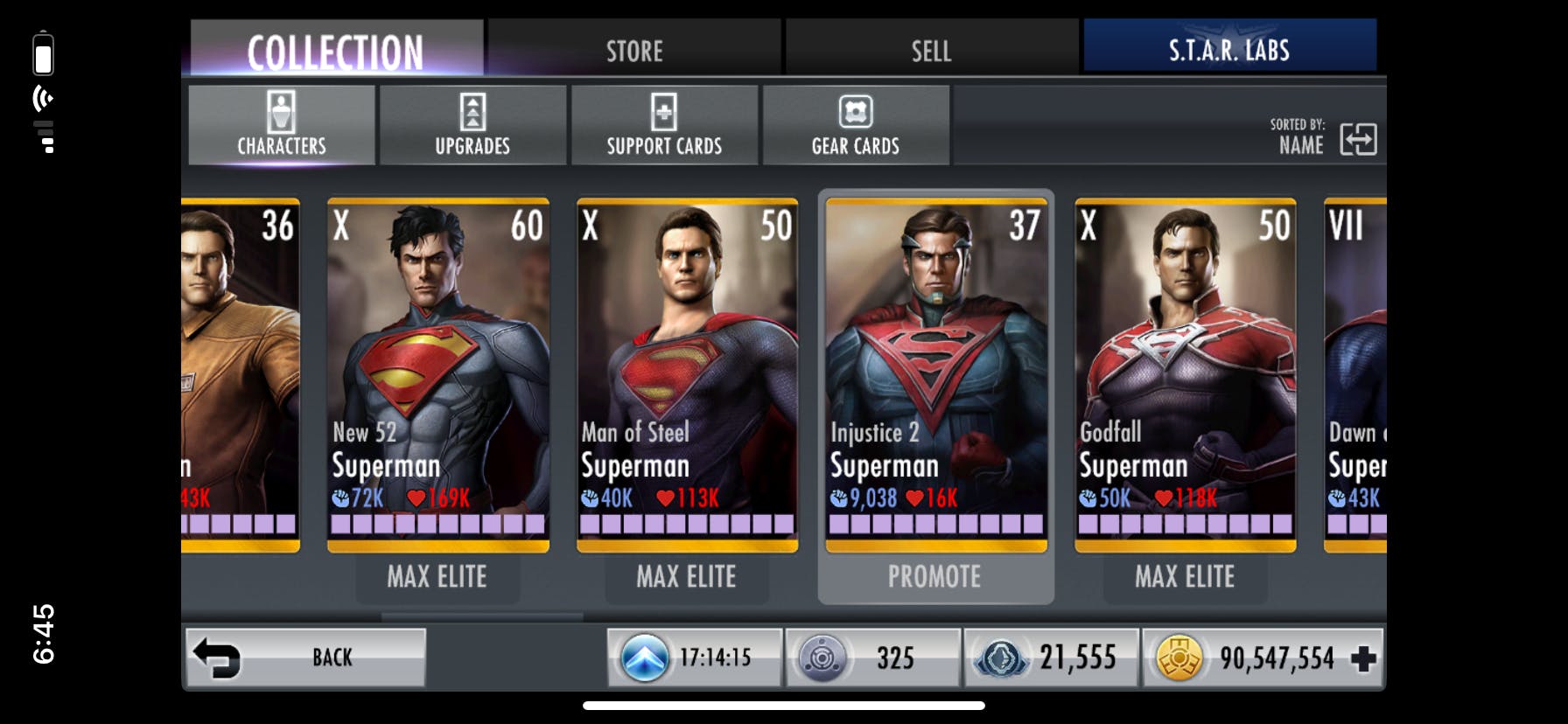This screenshot has height=724, width=1568.
Task: Switch to the Collection tab
Action: [336, 49]
